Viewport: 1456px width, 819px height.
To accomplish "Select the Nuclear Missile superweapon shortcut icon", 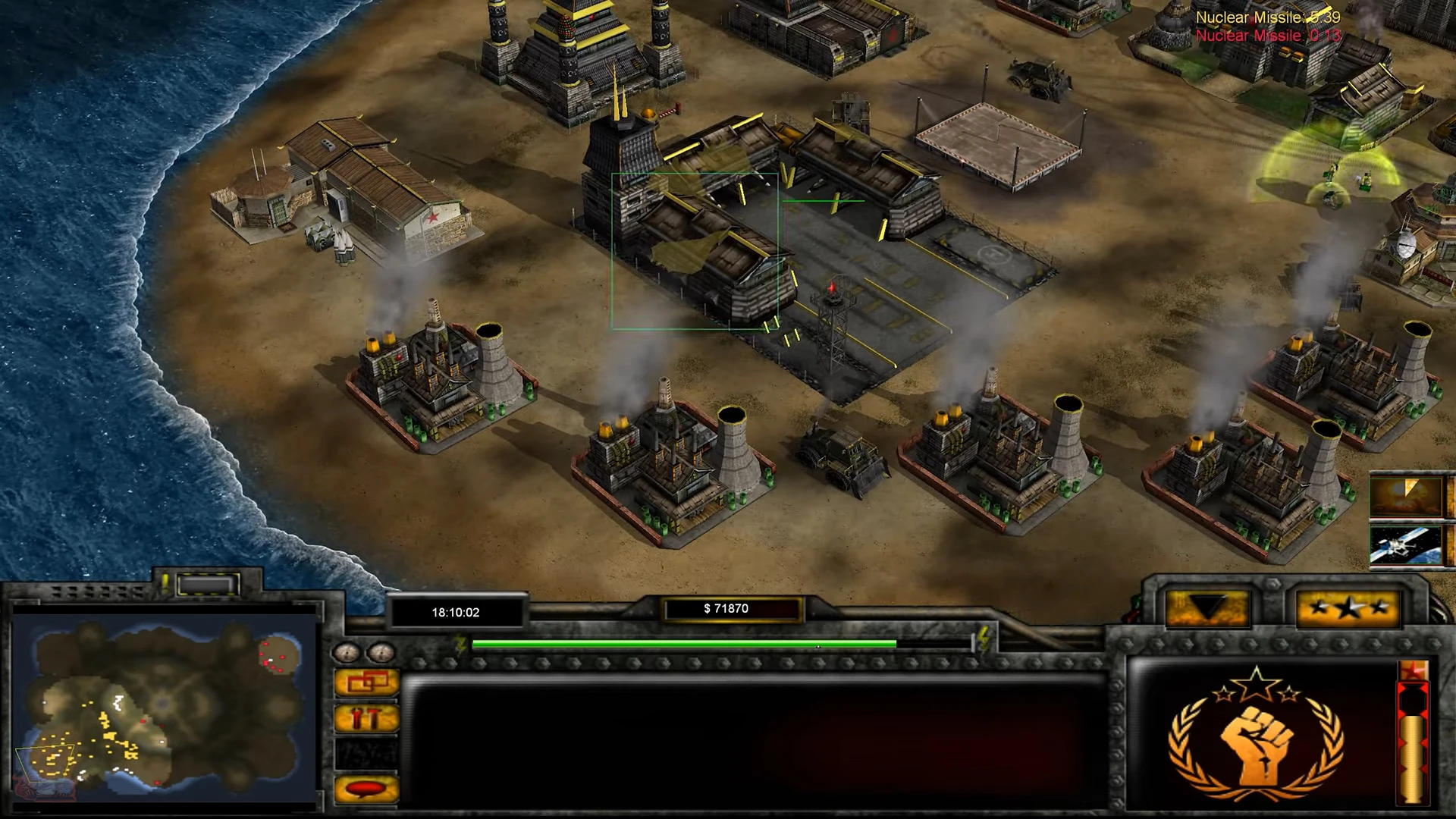I will [x=1407, y=497].
